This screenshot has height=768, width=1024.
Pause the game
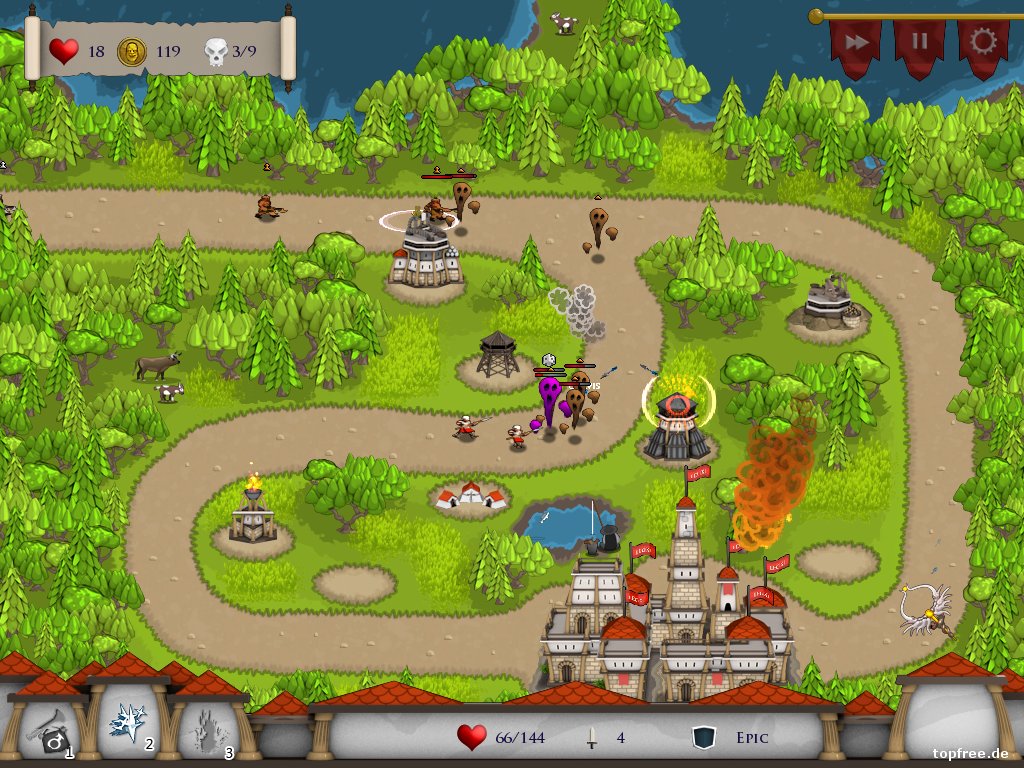tap(919, 43)
